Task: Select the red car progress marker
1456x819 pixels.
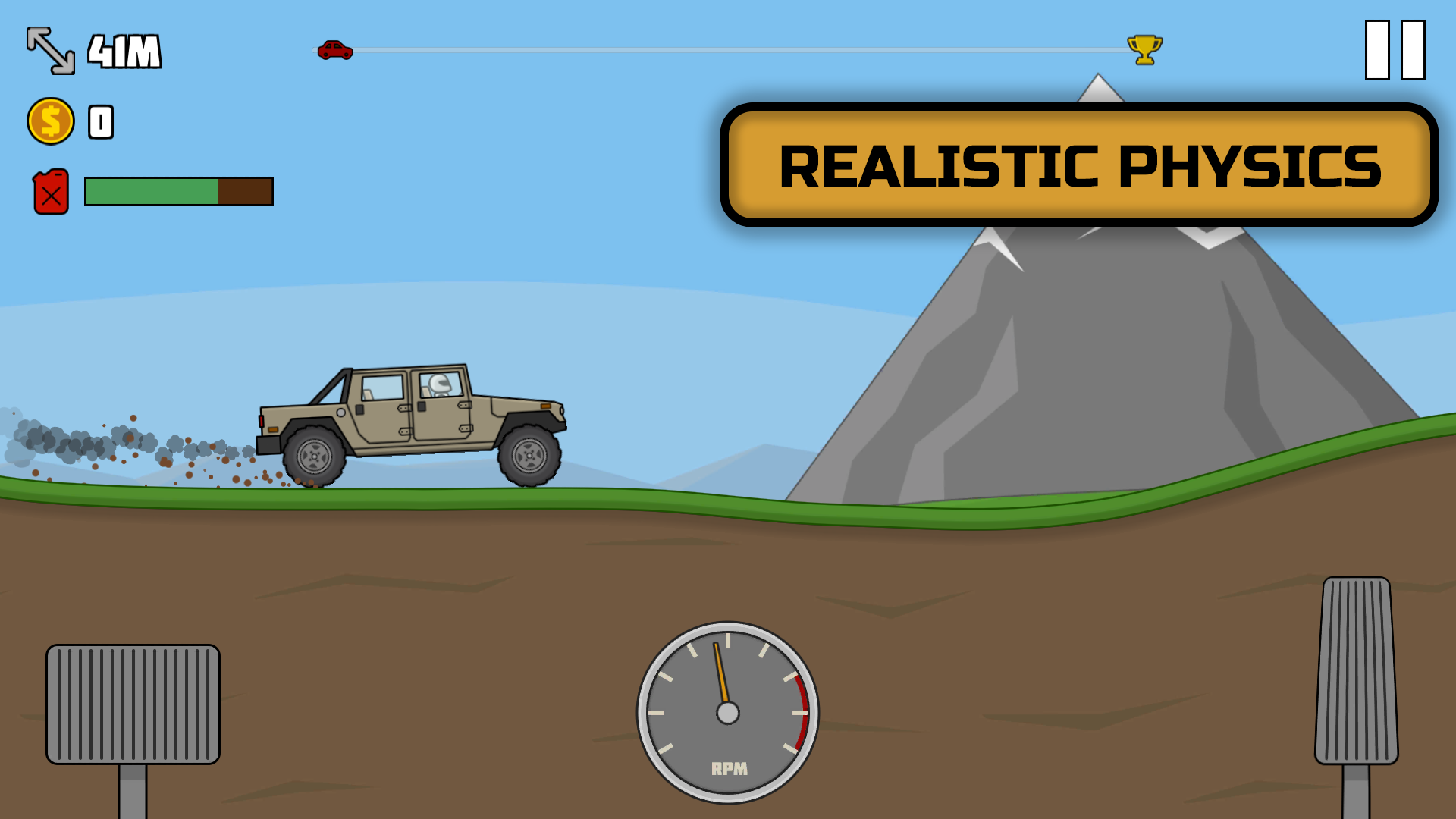Action: (336, 49)
